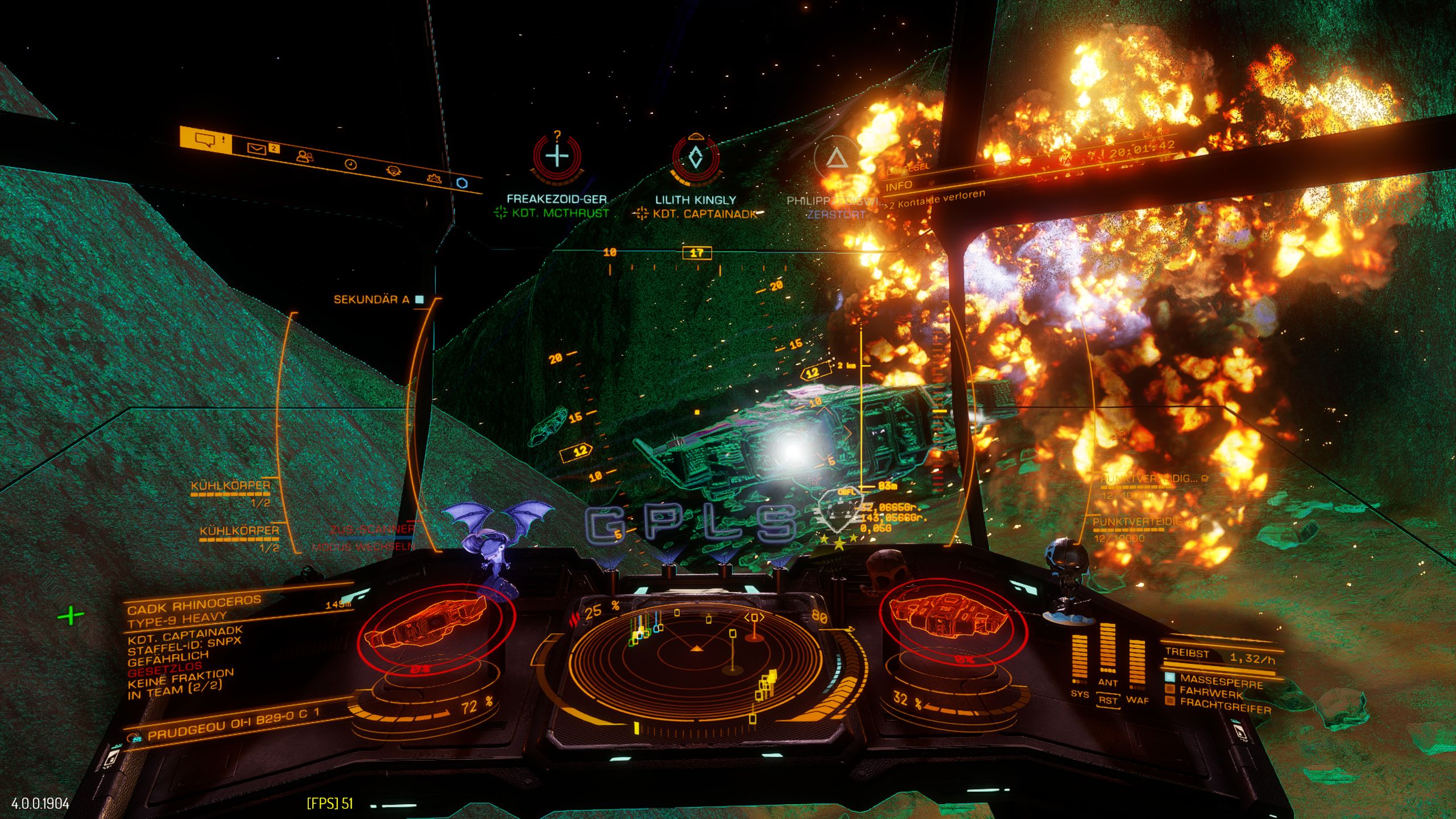Switch to the inbox envelope tab
The height and width of the screenshot is (819, 1456).
click(x=257, y=149)
